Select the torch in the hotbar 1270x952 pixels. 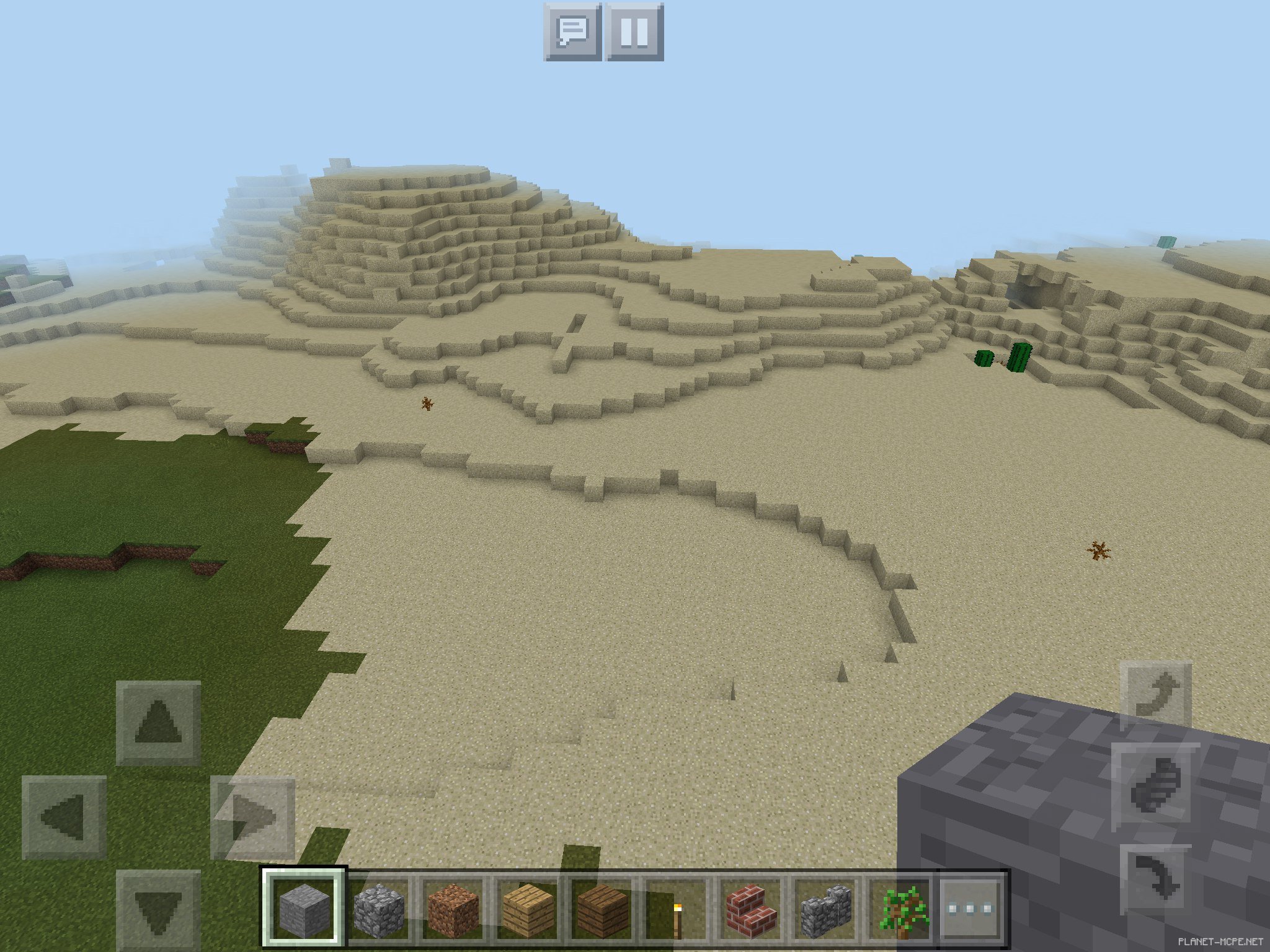click(677, 909)
